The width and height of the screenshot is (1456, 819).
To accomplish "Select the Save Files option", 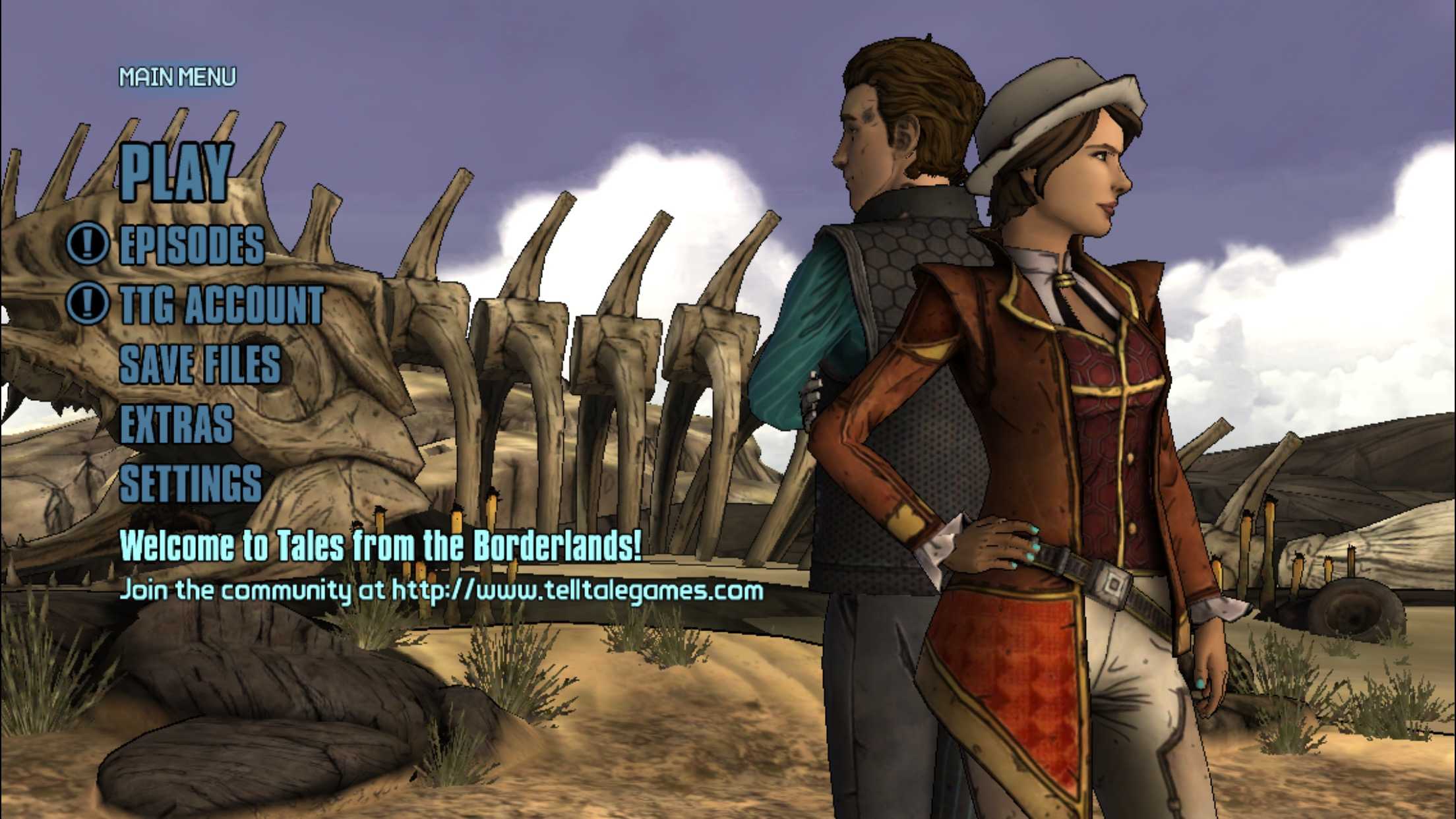I will pos(200,364).
